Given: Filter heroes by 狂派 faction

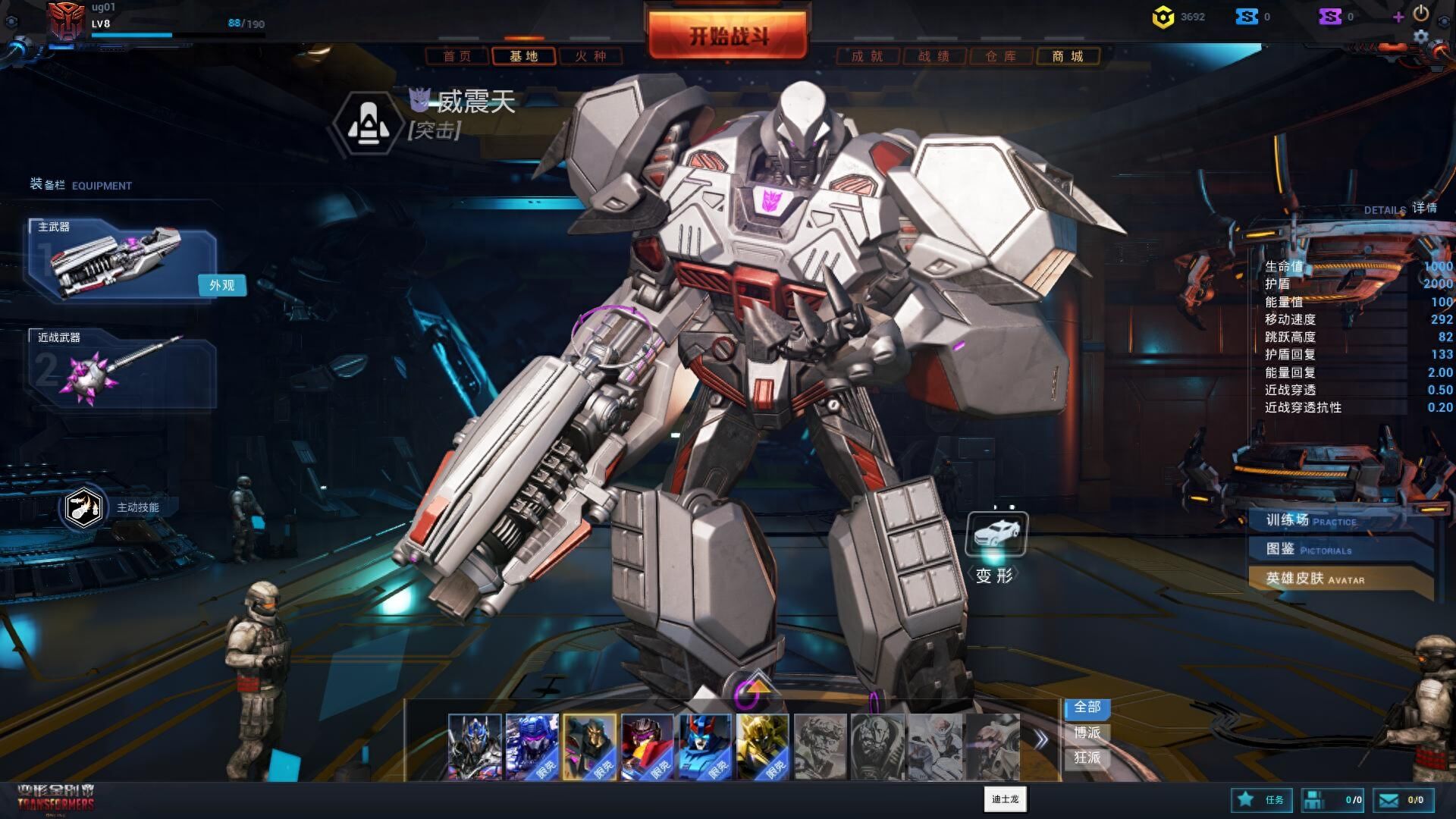Looking at the screenshot, I should click(1087, 758).
